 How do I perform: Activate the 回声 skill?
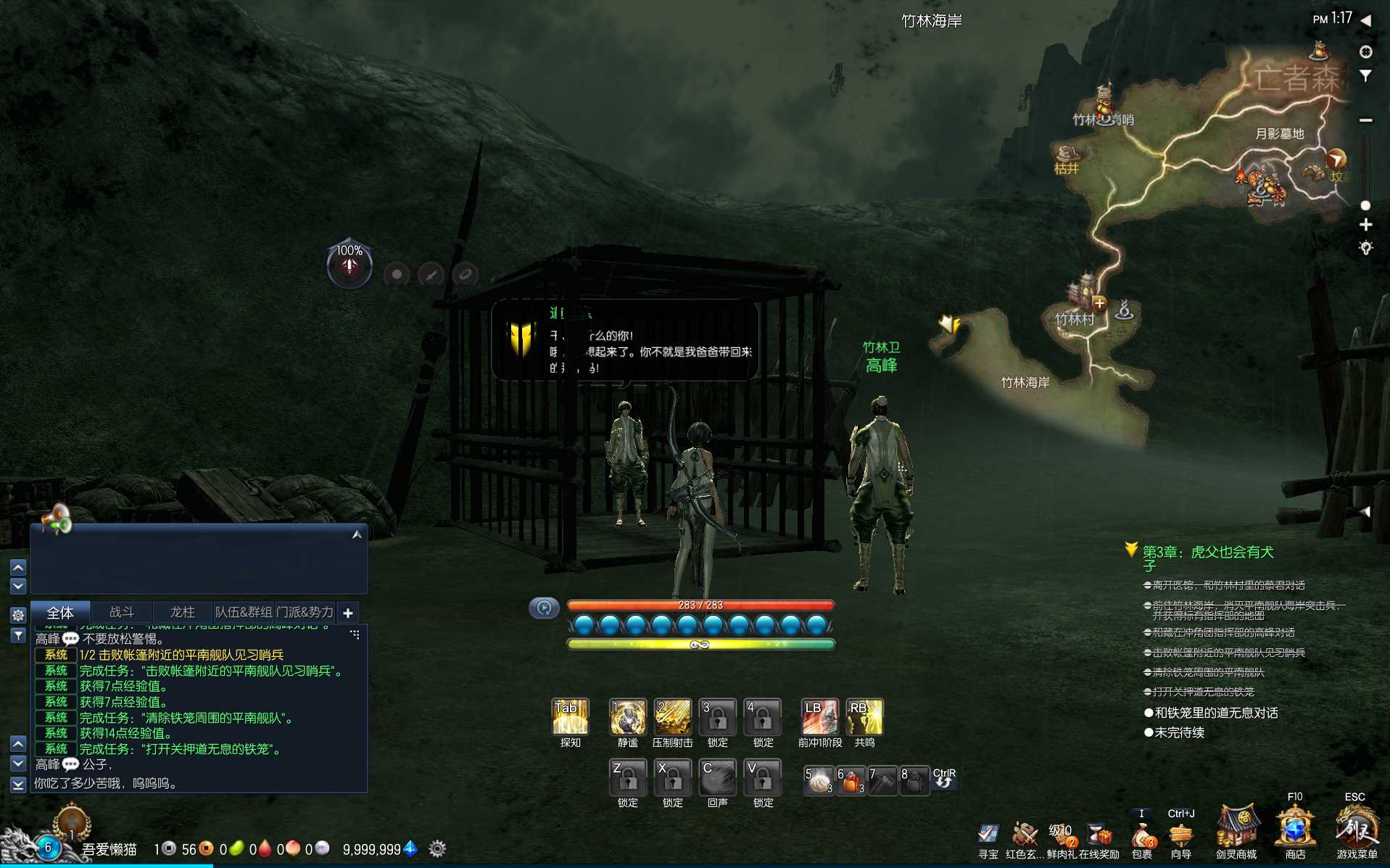(718, 777)
